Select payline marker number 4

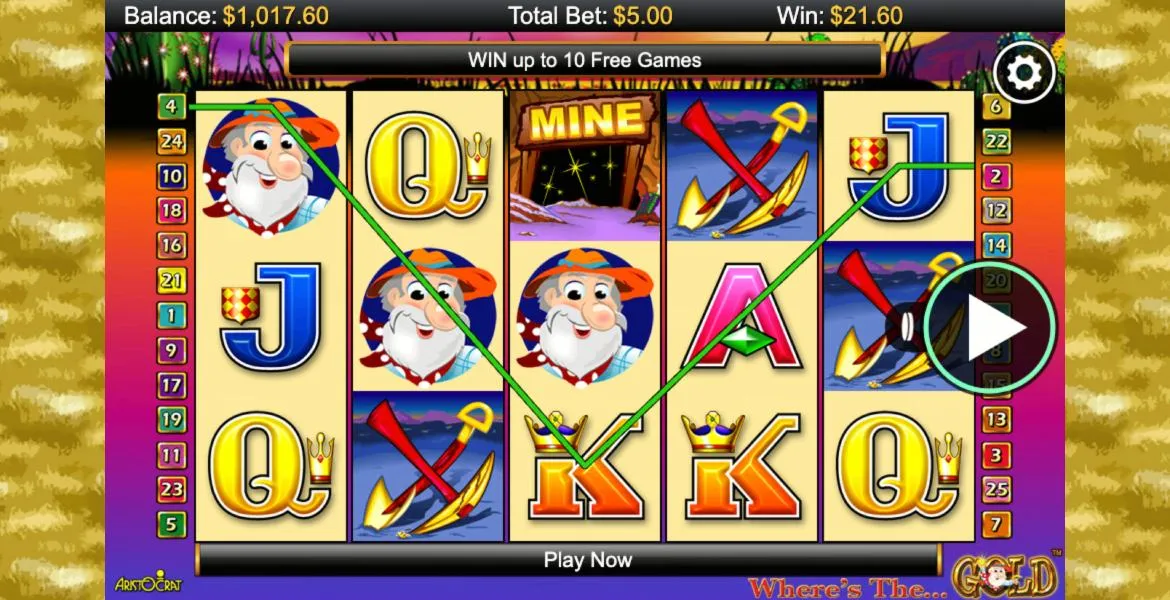coord(171,106)
